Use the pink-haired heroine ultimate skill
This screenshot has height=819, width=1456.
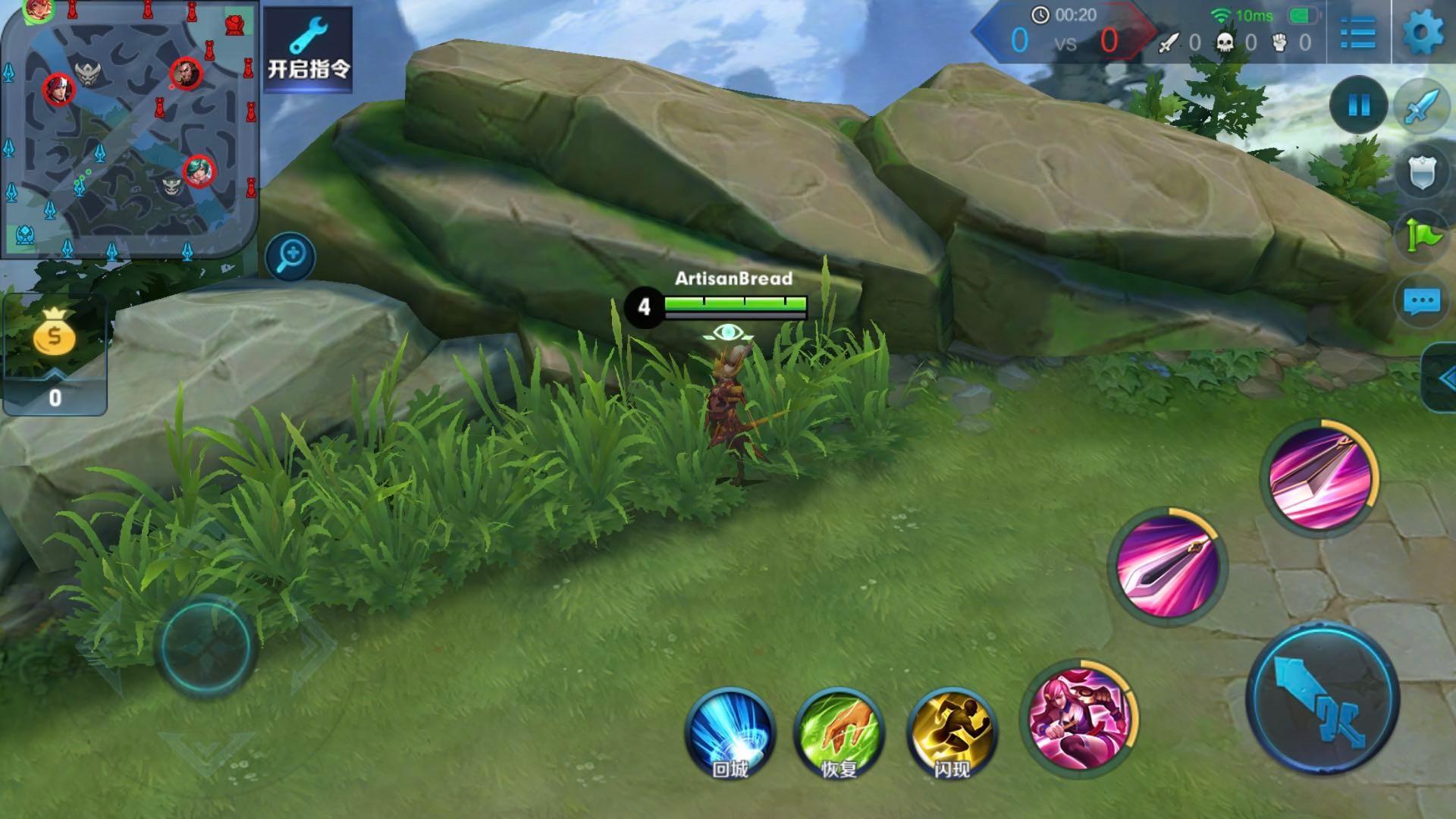1079,717
